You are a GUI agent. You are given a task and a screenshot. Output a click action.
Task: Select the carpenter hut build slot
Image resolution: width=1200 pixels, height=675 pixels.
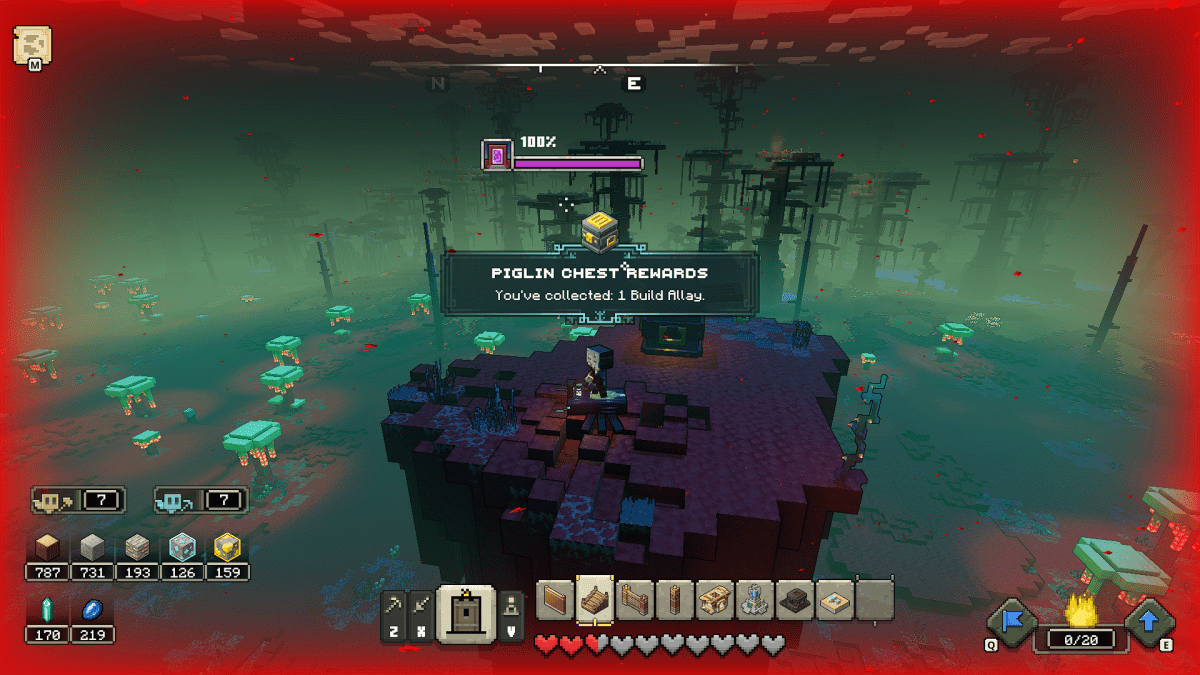click(x=715, y=600)
